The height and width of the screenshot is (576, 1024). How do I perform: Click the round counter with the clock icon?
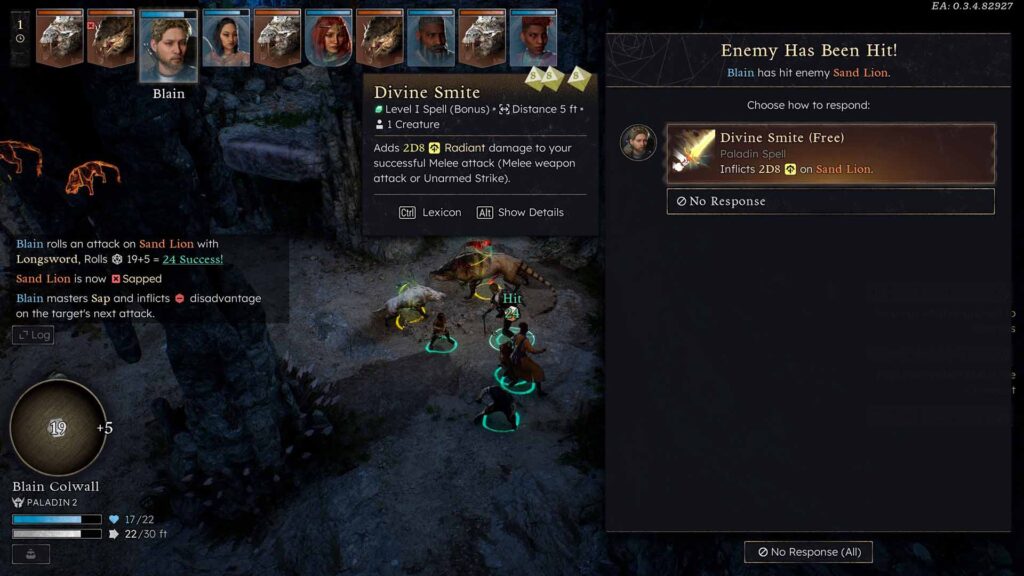pos(20,31)
